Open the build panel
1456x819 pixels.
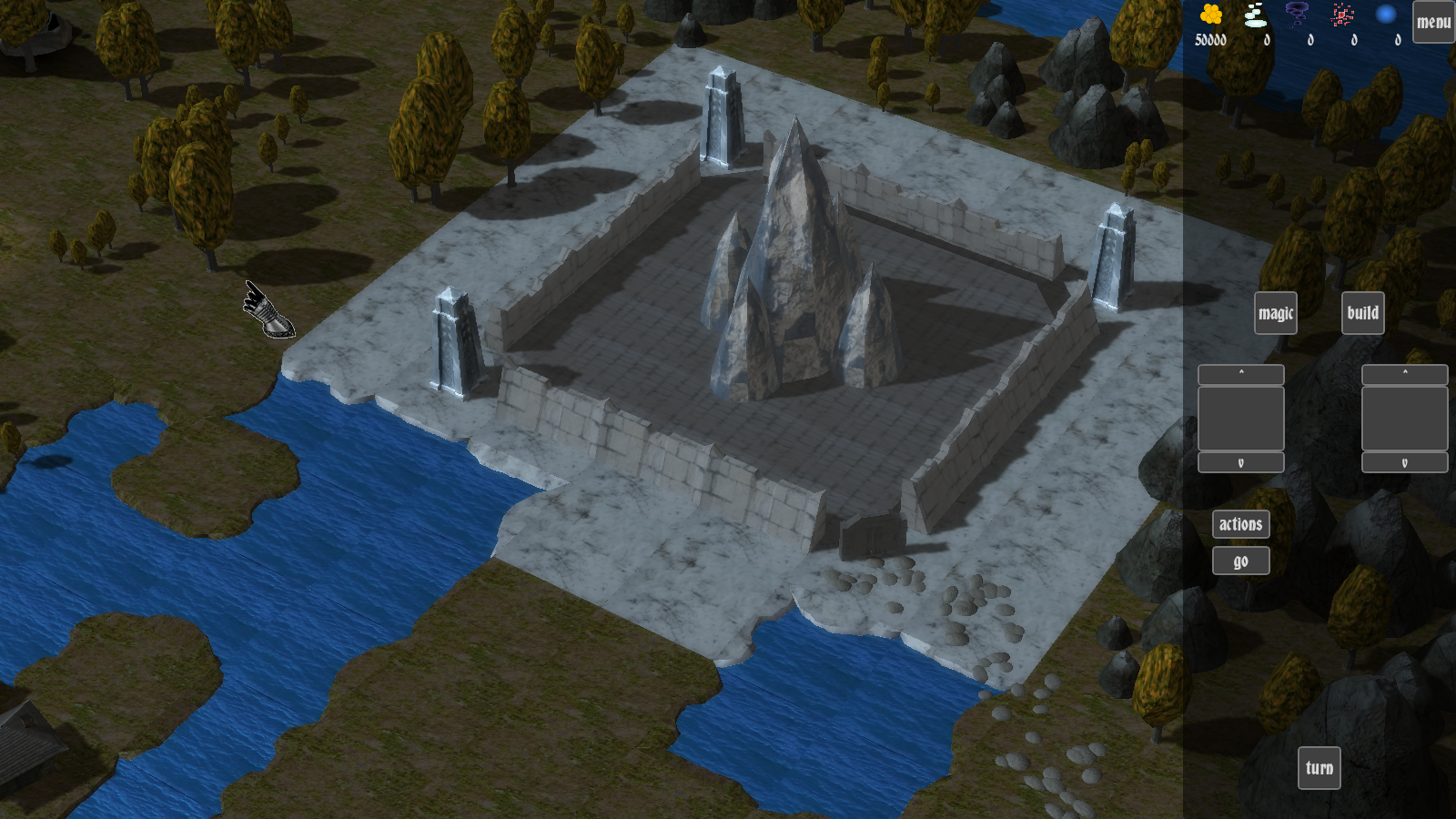coord(1362,313)
